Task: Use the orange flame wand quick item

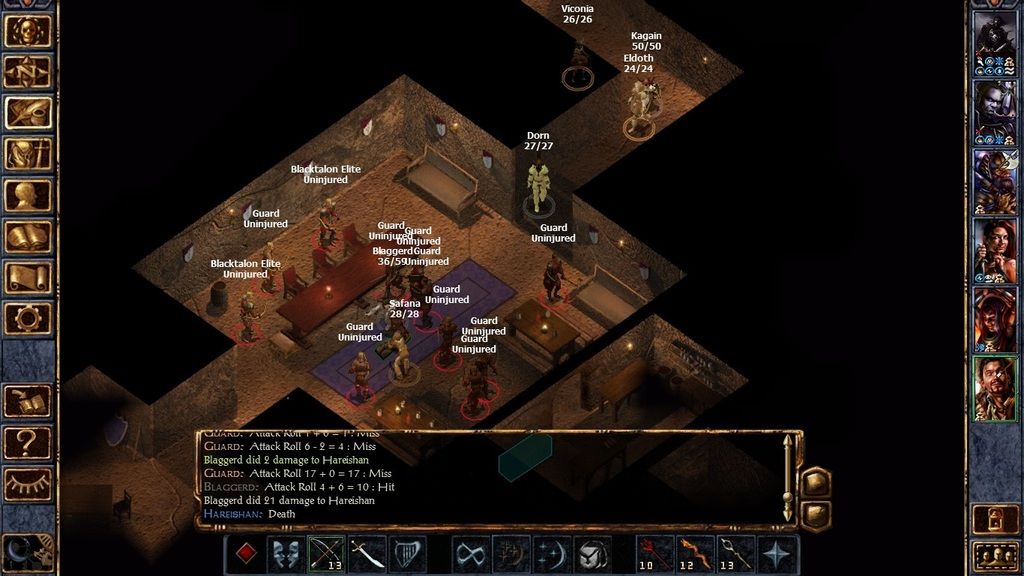Action: click(696, 554)
